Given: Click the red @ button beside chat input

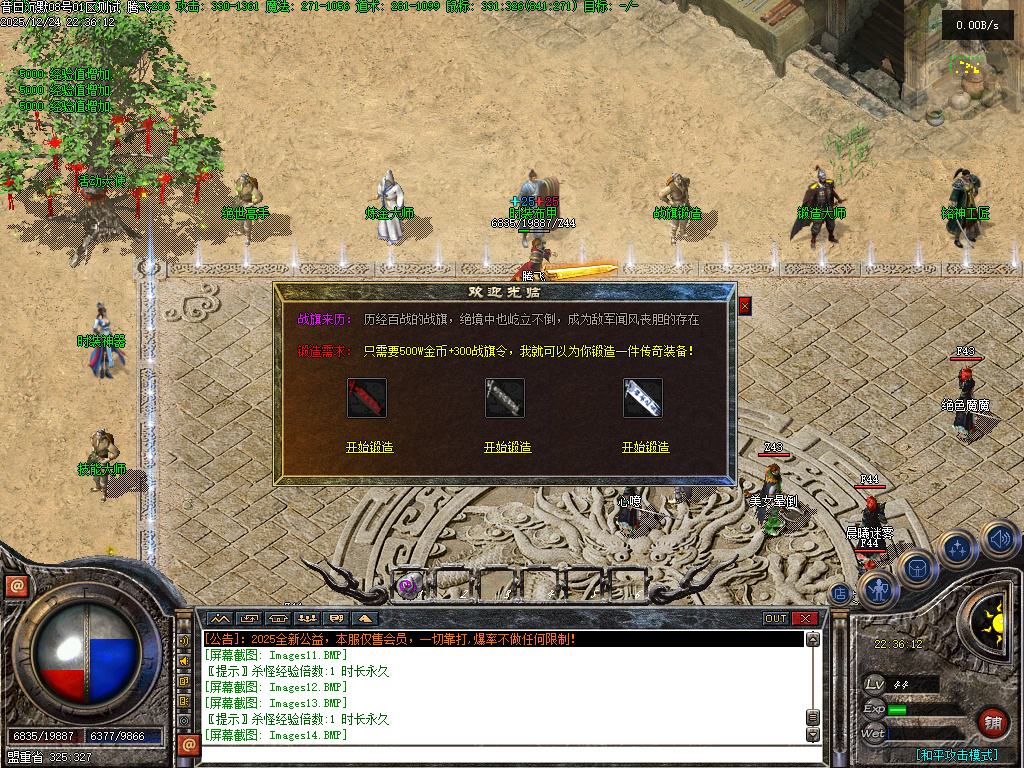Looking at the screenshot, I should click(x=187, y=744).
